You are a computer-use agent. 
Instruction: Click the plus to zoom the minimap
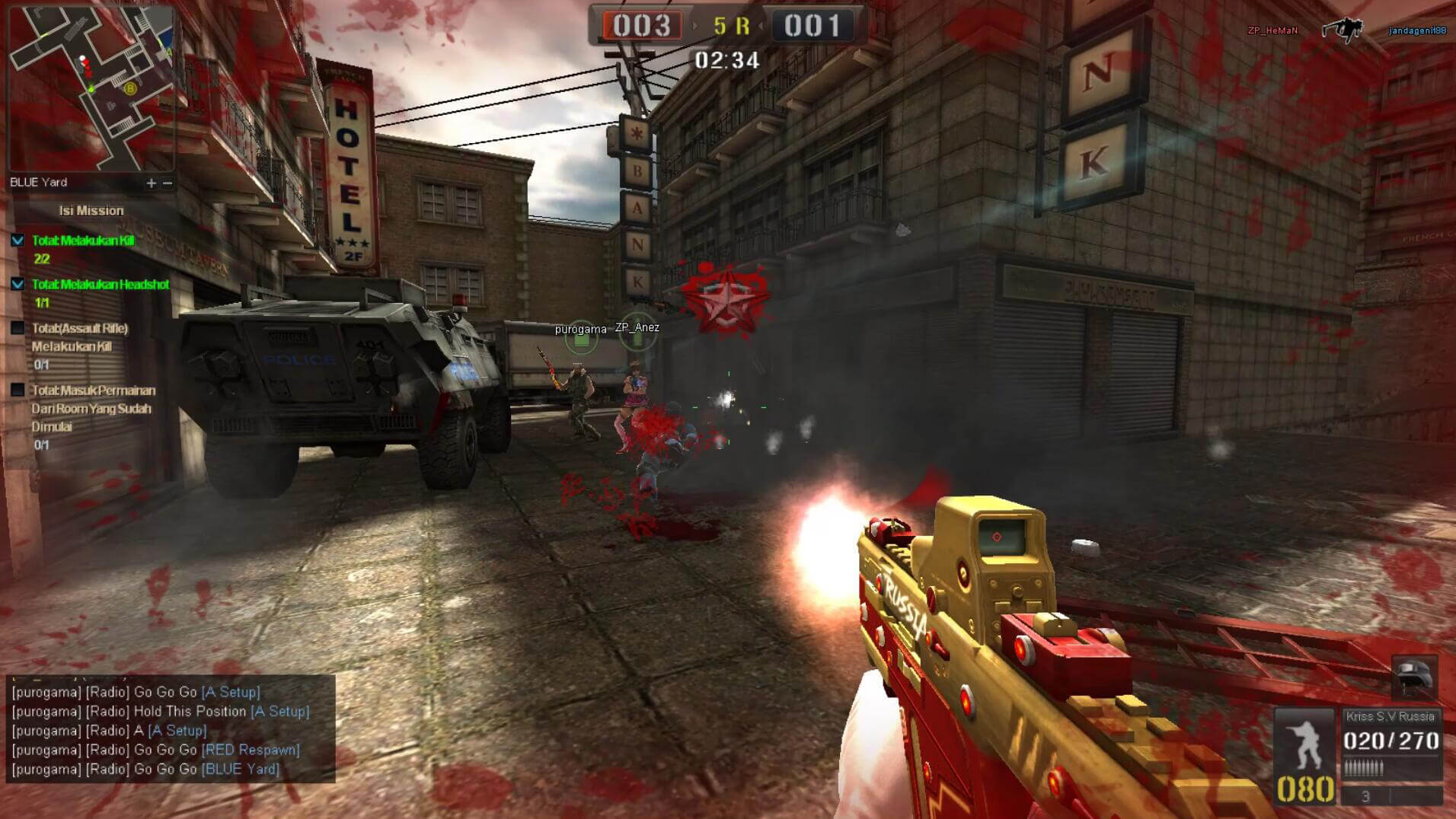point(150,183)
